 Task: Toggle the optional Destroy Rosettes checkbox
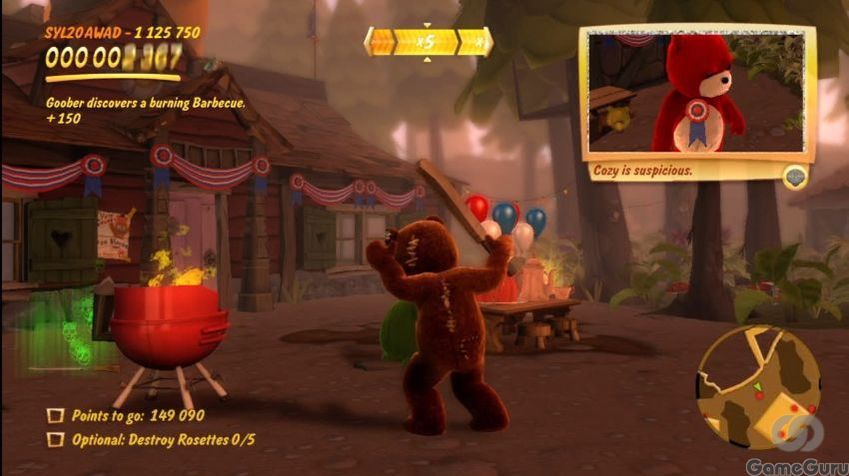(x=56, y=438)
